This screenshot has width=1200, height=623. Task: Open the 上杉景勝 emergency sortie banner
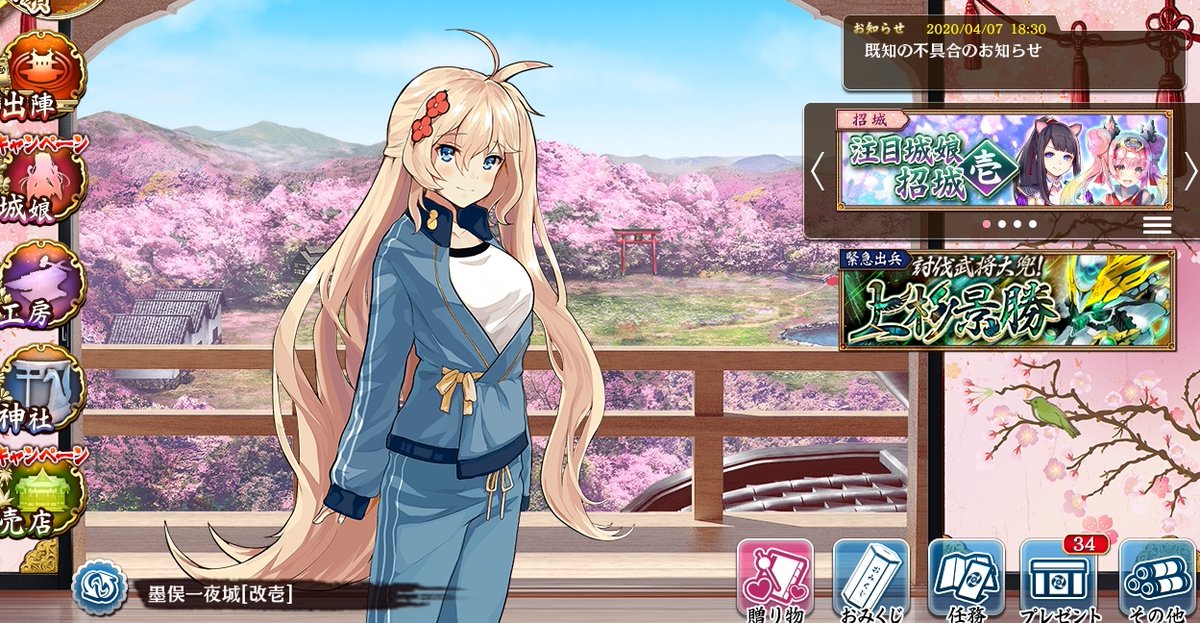coord(1006,300)
